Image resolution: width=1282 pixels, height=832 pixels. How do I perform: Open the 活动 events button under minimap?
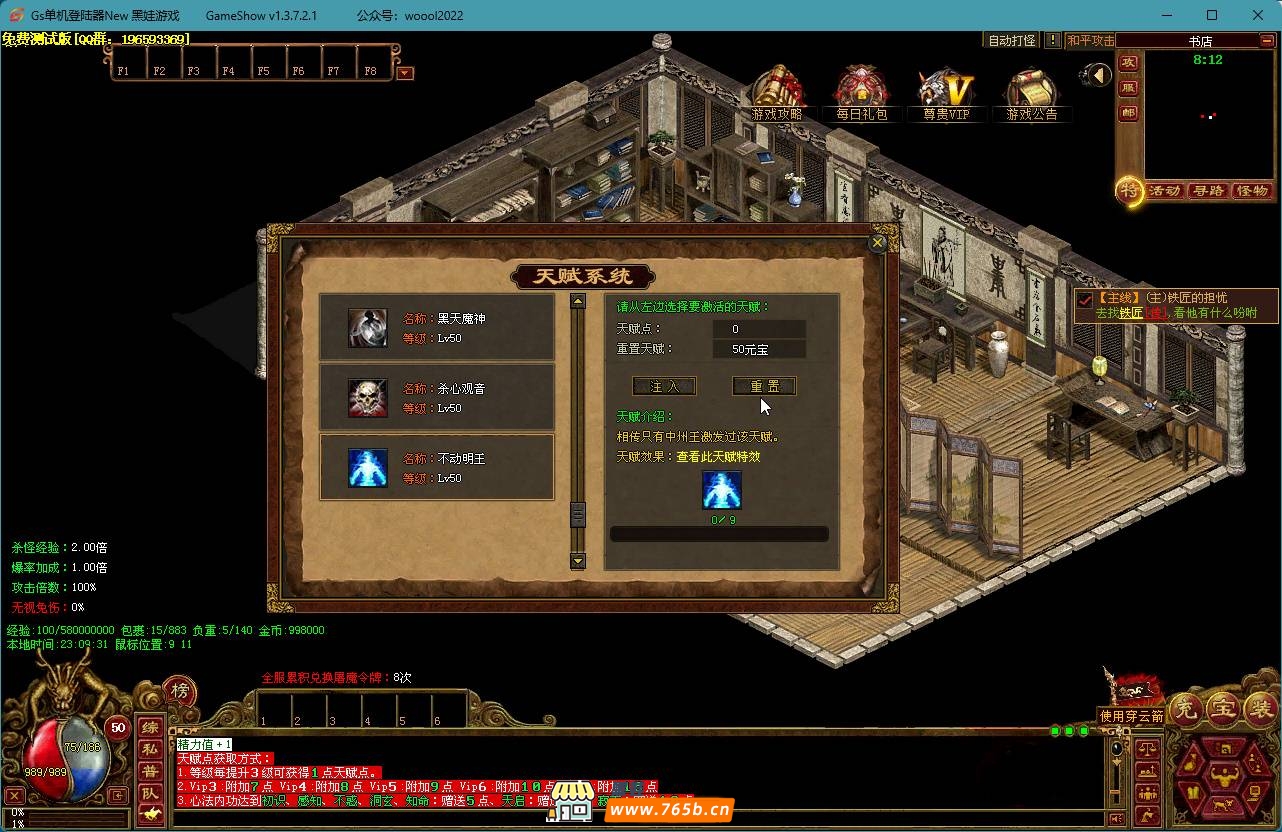coord(1165,191)
